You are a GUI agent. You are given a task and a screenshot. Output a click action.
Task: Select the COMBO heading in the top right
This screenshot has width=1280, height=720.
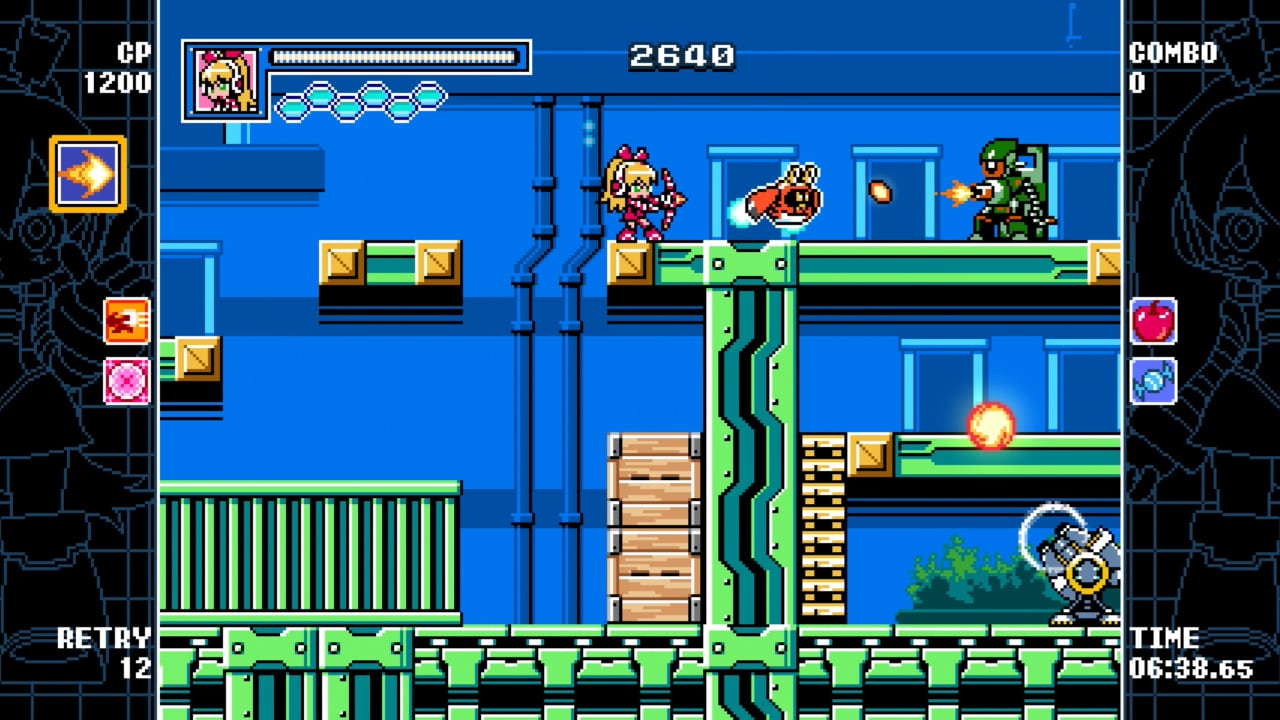click(1172, 50)
